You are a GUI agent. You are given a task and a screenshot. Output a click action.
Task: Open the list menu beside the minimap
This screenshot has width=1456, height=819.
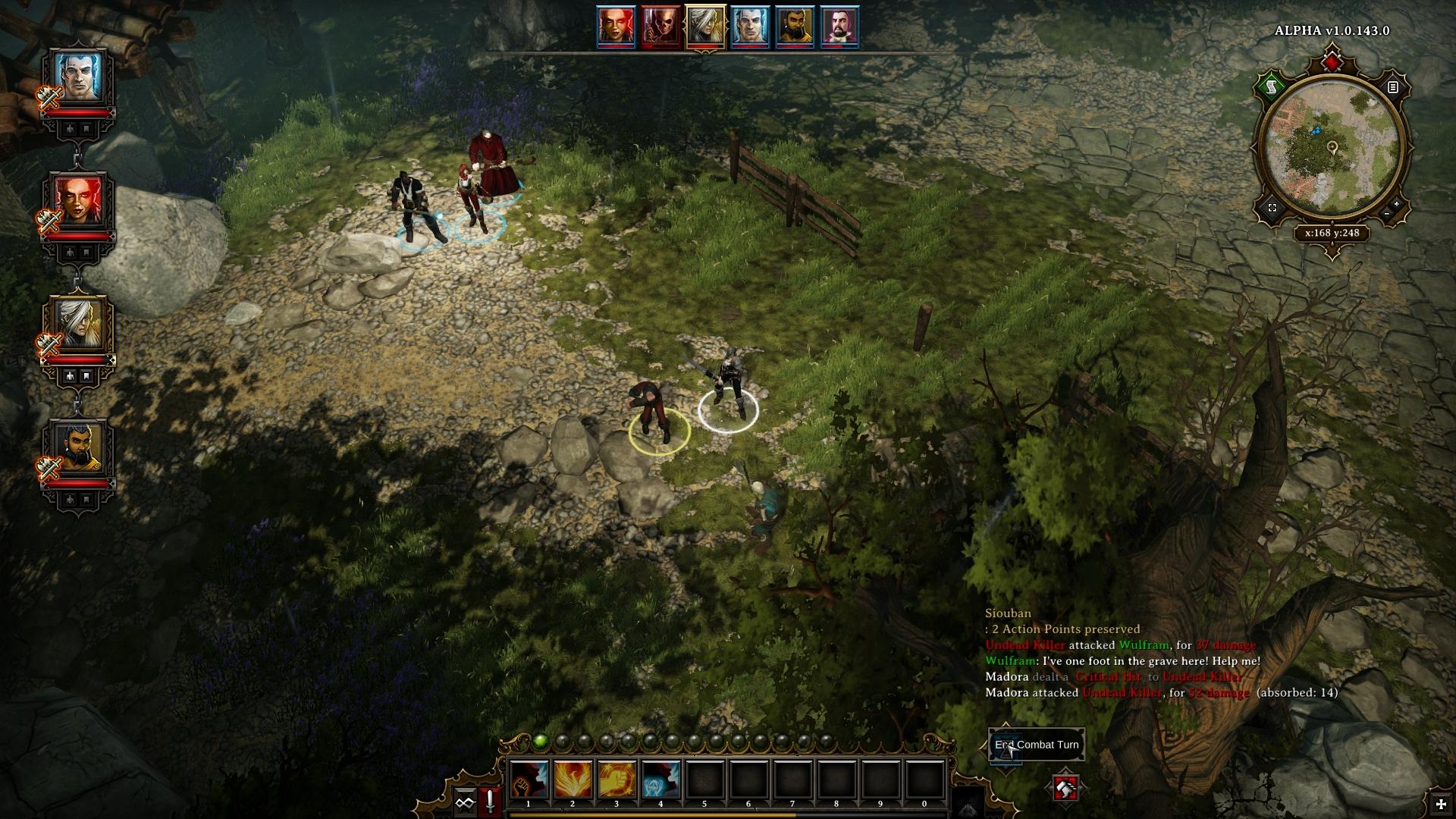1392,87
